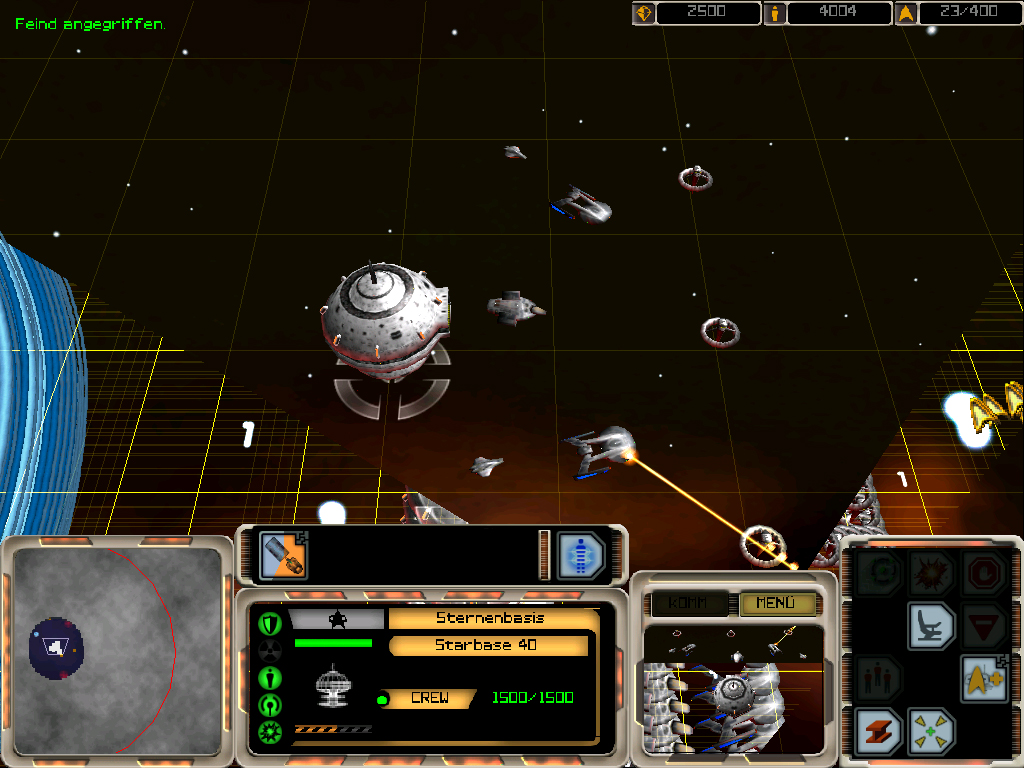Select the orange steel girder button
1024x768 pixels.
pos(878,731)
